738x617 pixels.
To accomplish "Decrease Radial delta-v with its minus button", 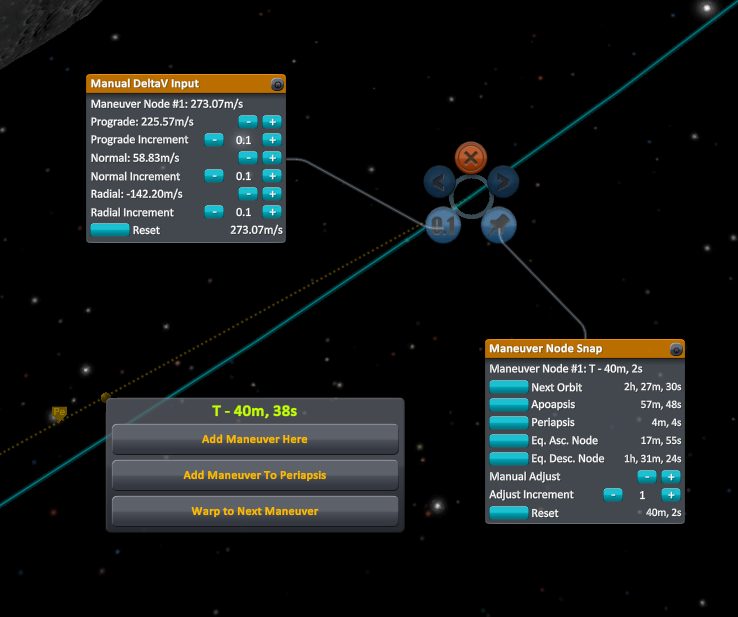I will [247, 194].
